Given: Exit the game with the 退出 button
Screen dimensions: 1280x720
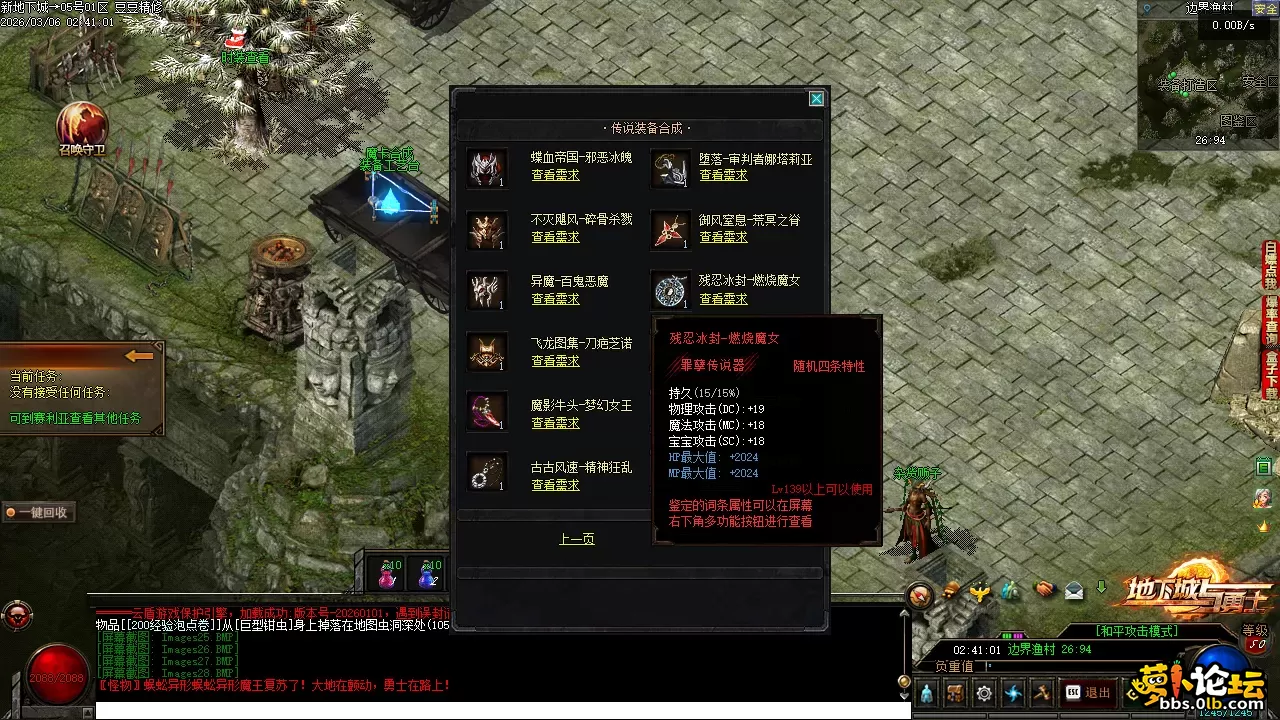Looking at the screenshot, I should 1088,692.
